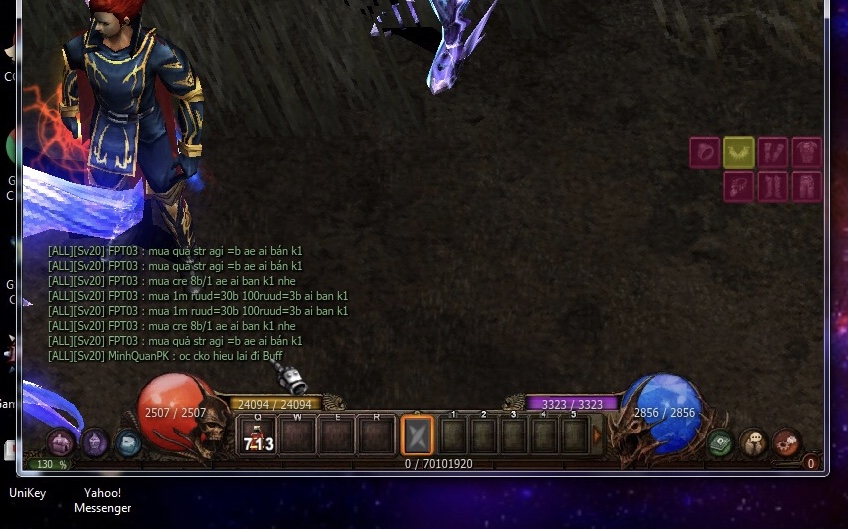The width and height of the screenshot is (848, 529).
Task: Open the character icon menu button
Action: (x=62, y=441)
